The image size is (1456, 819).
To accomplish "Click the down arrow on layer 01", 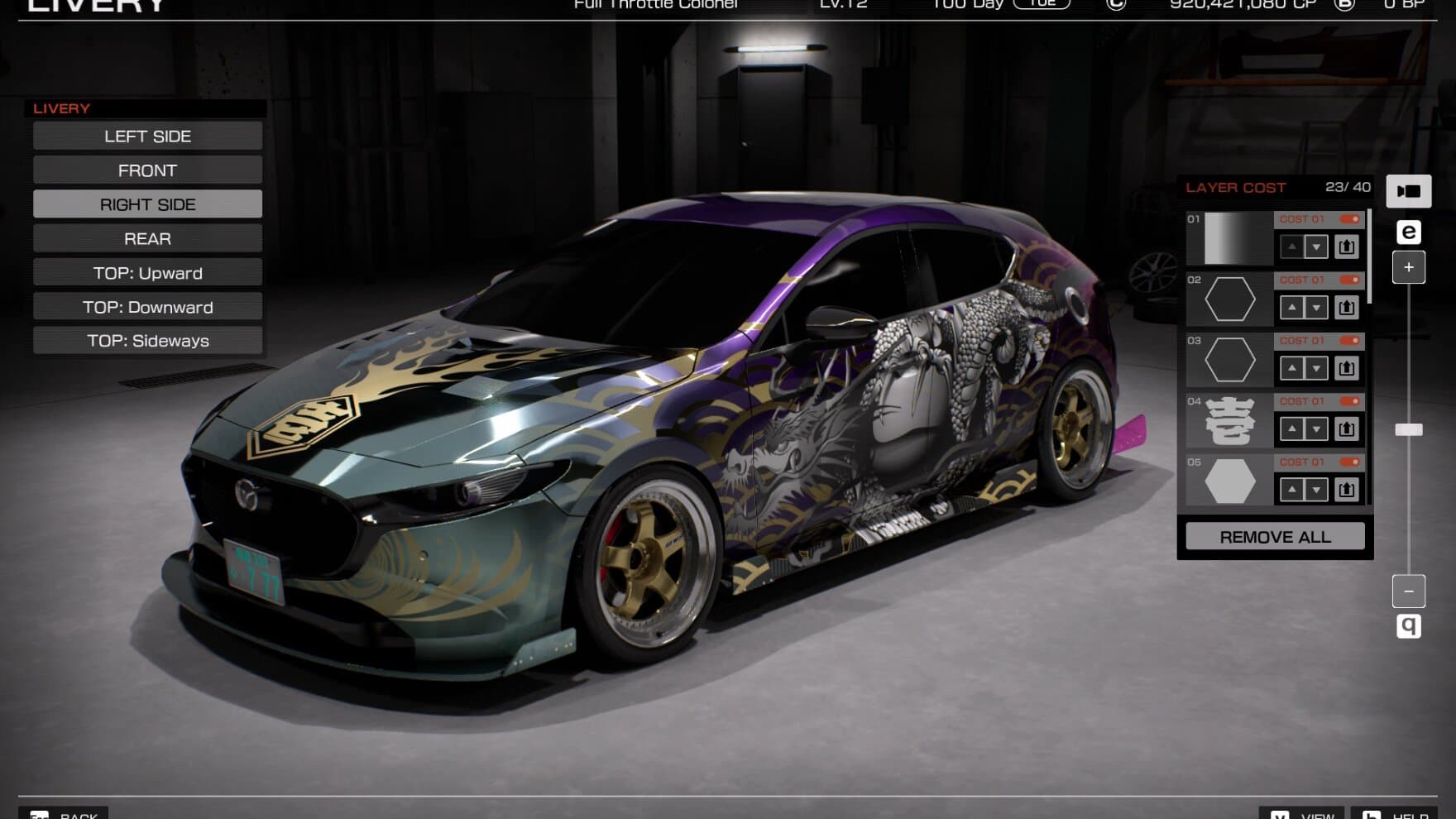I will [1315, 247].
